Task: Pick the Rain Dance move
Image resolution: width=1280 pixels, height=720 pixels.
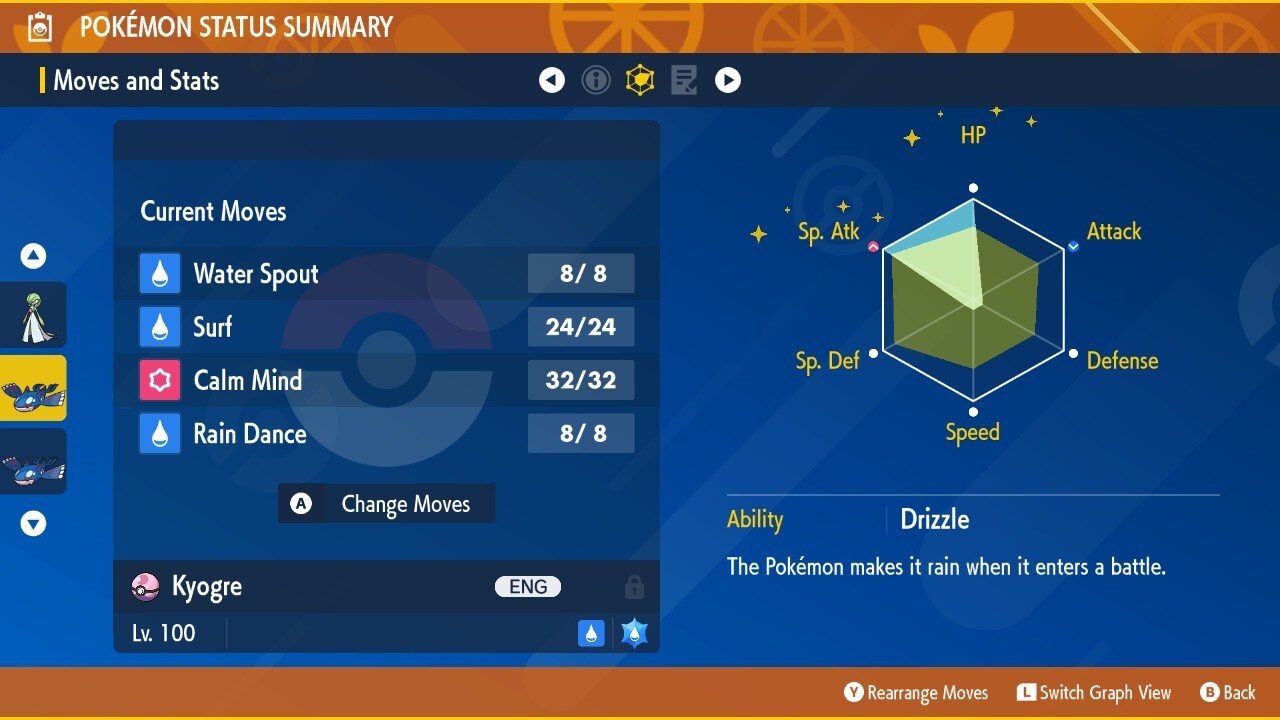Action: click(x=386, y=434)
